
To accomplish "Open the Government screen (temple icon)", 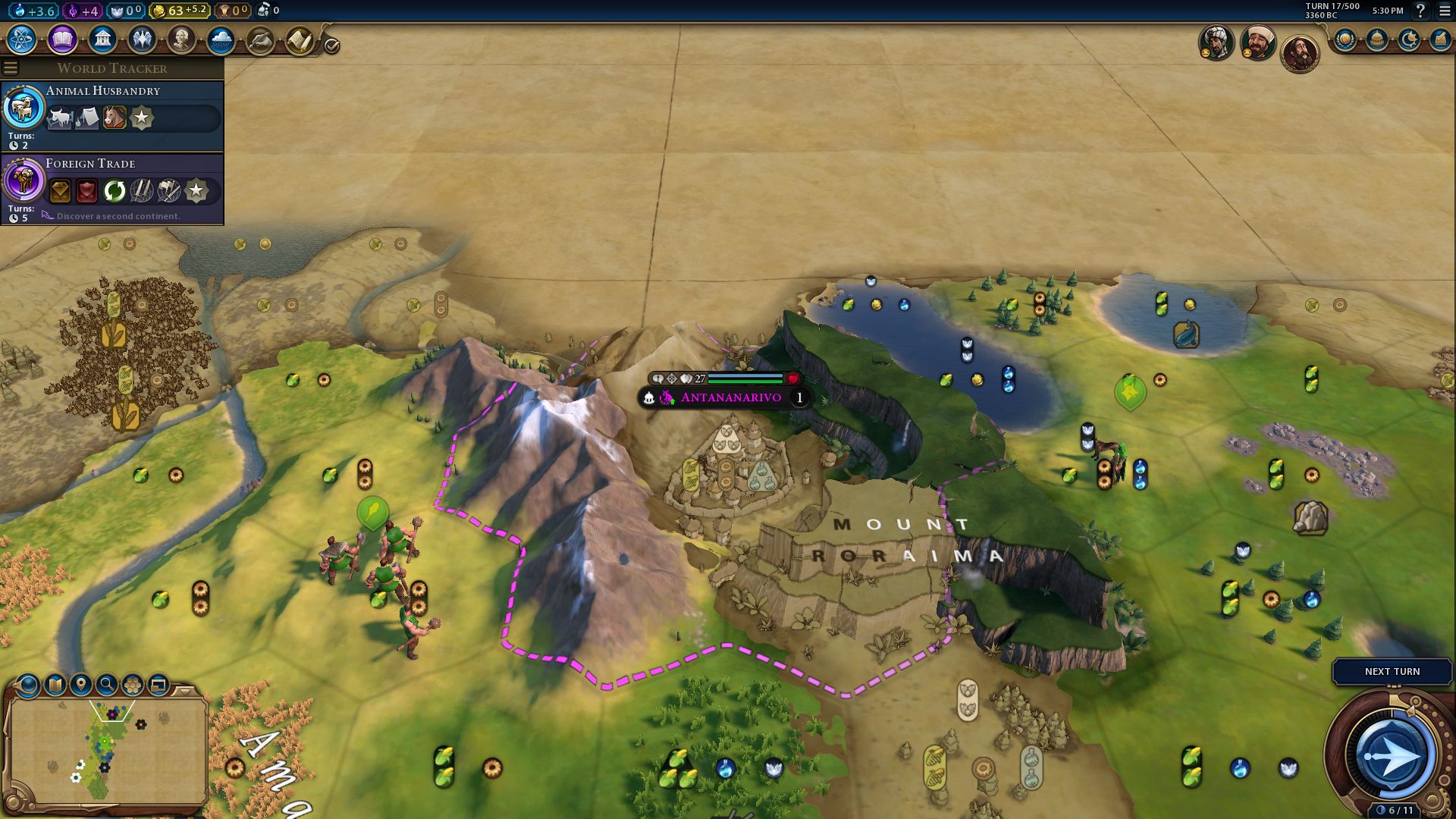I will click(x=102, y=38).
